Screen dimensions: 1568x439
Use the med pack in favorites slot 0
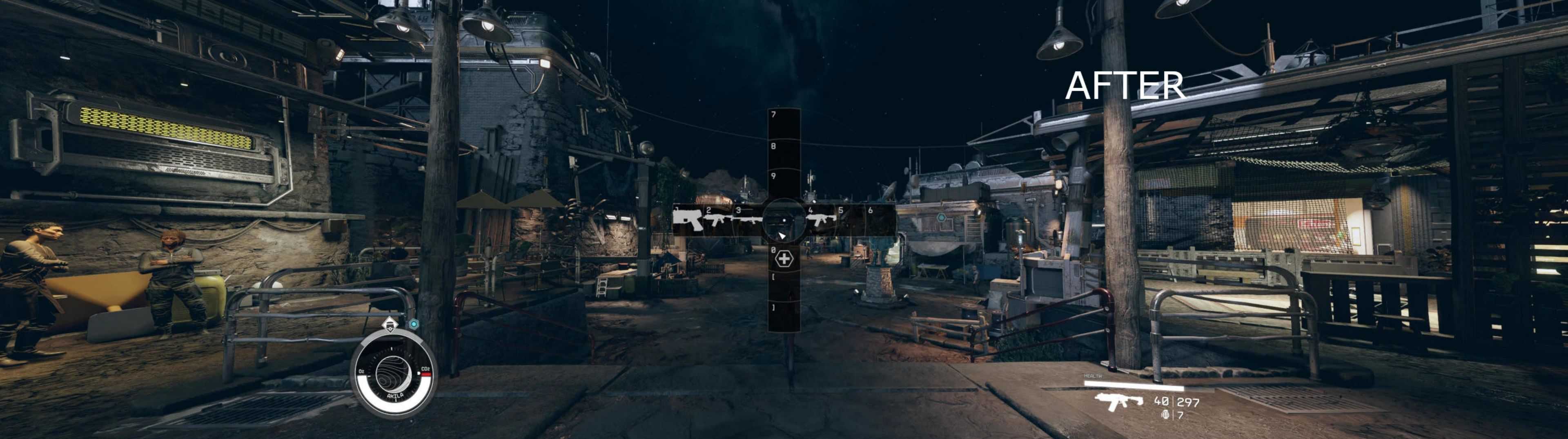click(x=784, y=258)
